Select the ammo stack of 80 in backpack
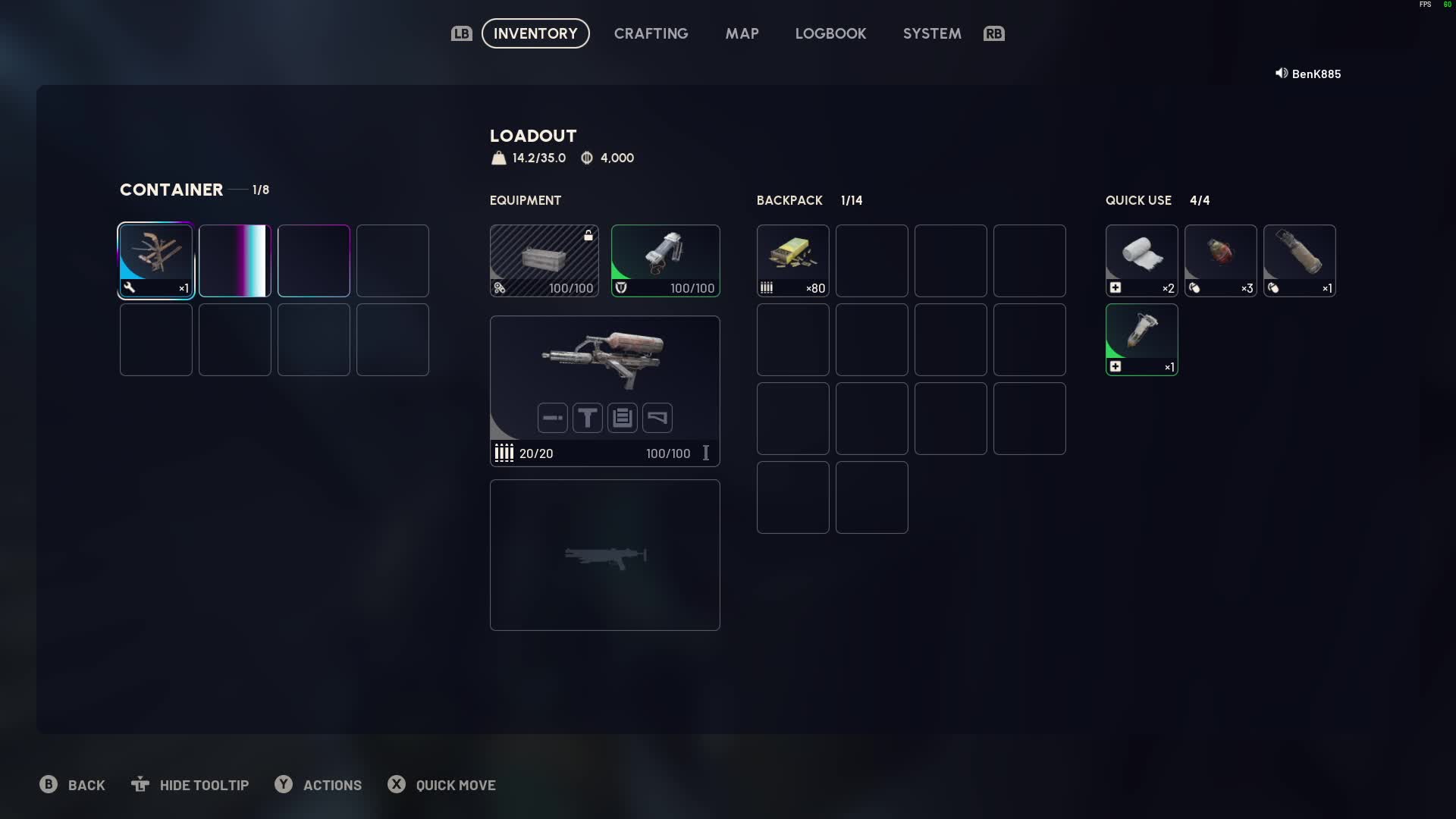The width and height of the screenshot is (1456, 819). tap(792, 260)
